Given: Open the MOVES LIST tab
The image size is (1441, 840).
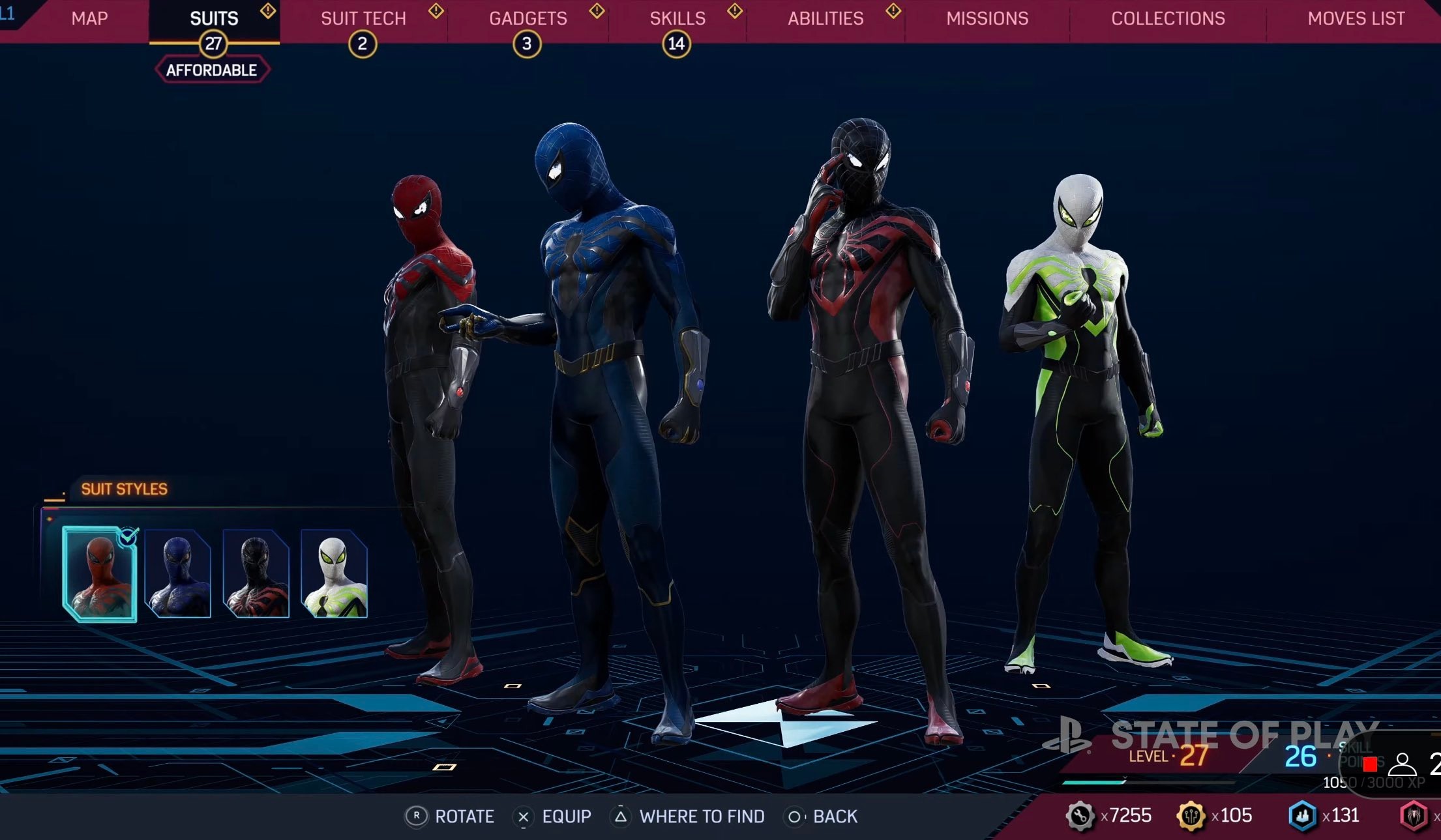Looking at the screenshot, I should [1355, 18].
